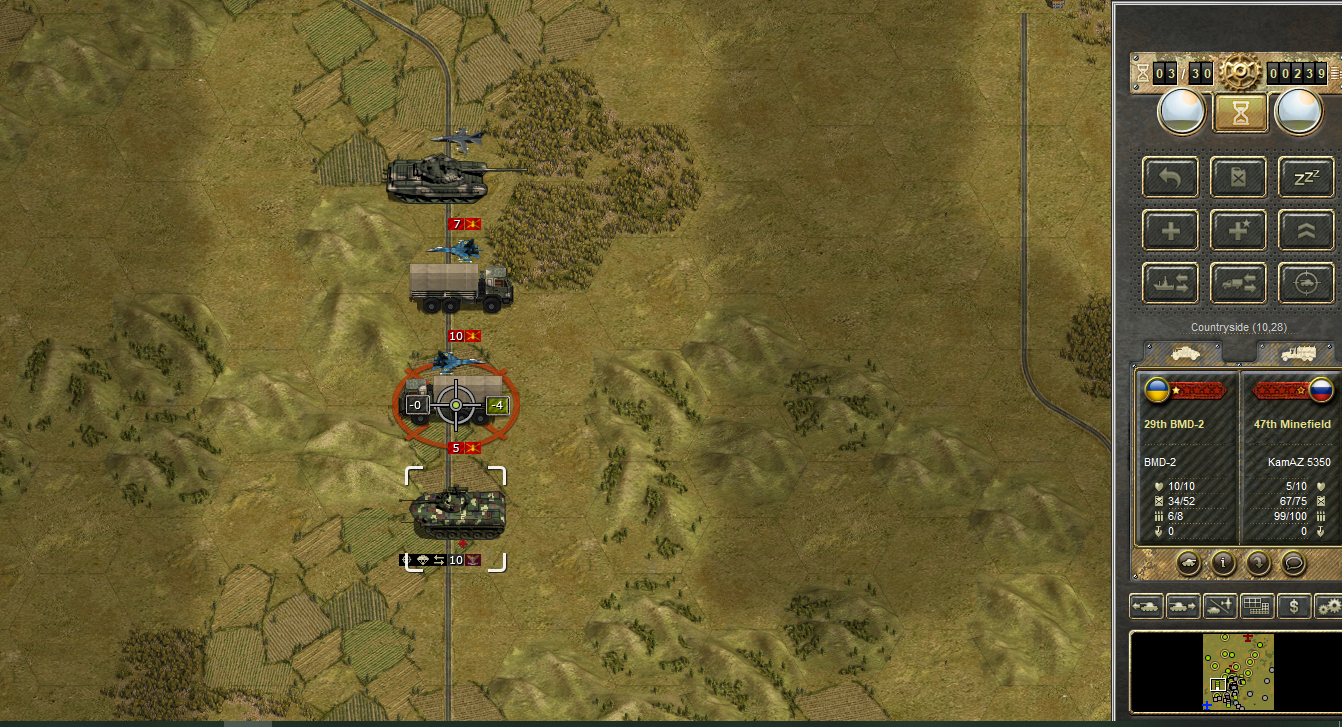Attack the targeted truck with the crosshair
1342x727 pixels.
(x=456, y=404)
